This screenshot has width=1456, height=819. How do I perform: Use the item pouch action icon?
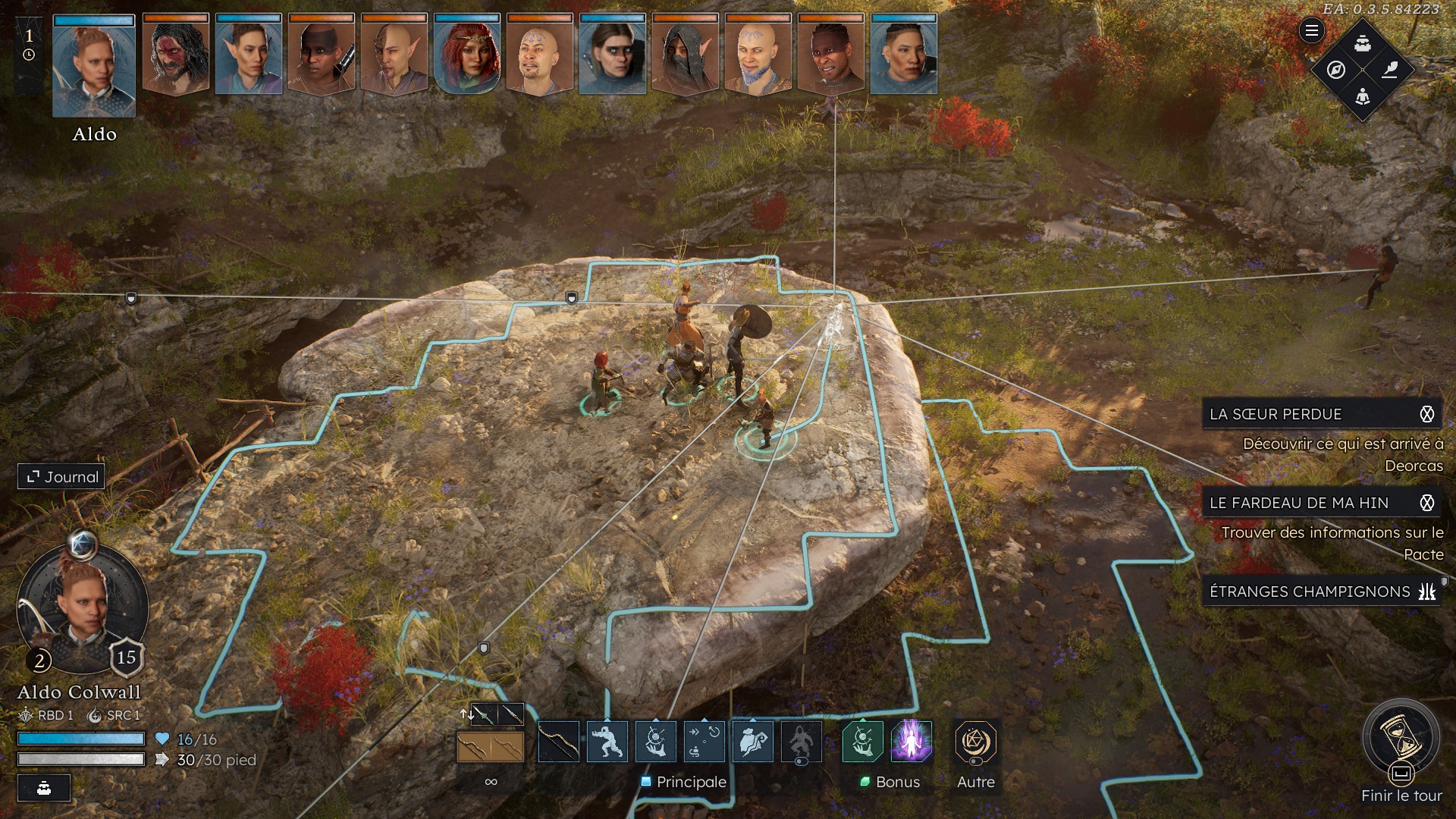pyautogui.click(x=752, y=742)
